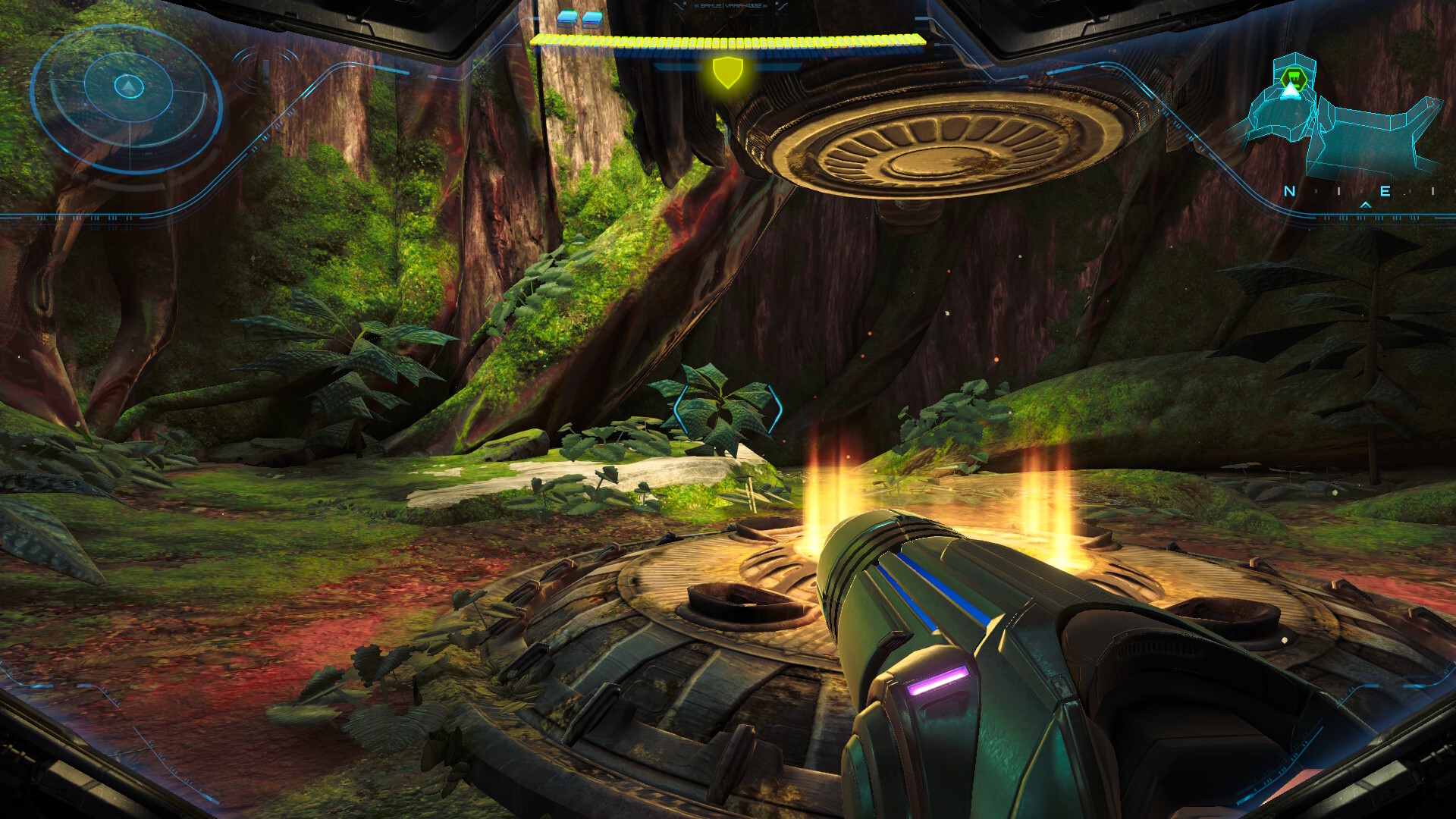Click the green marker on the minimap
The height and width of the screenshot is (819, 1456).
click(1291, 77)
